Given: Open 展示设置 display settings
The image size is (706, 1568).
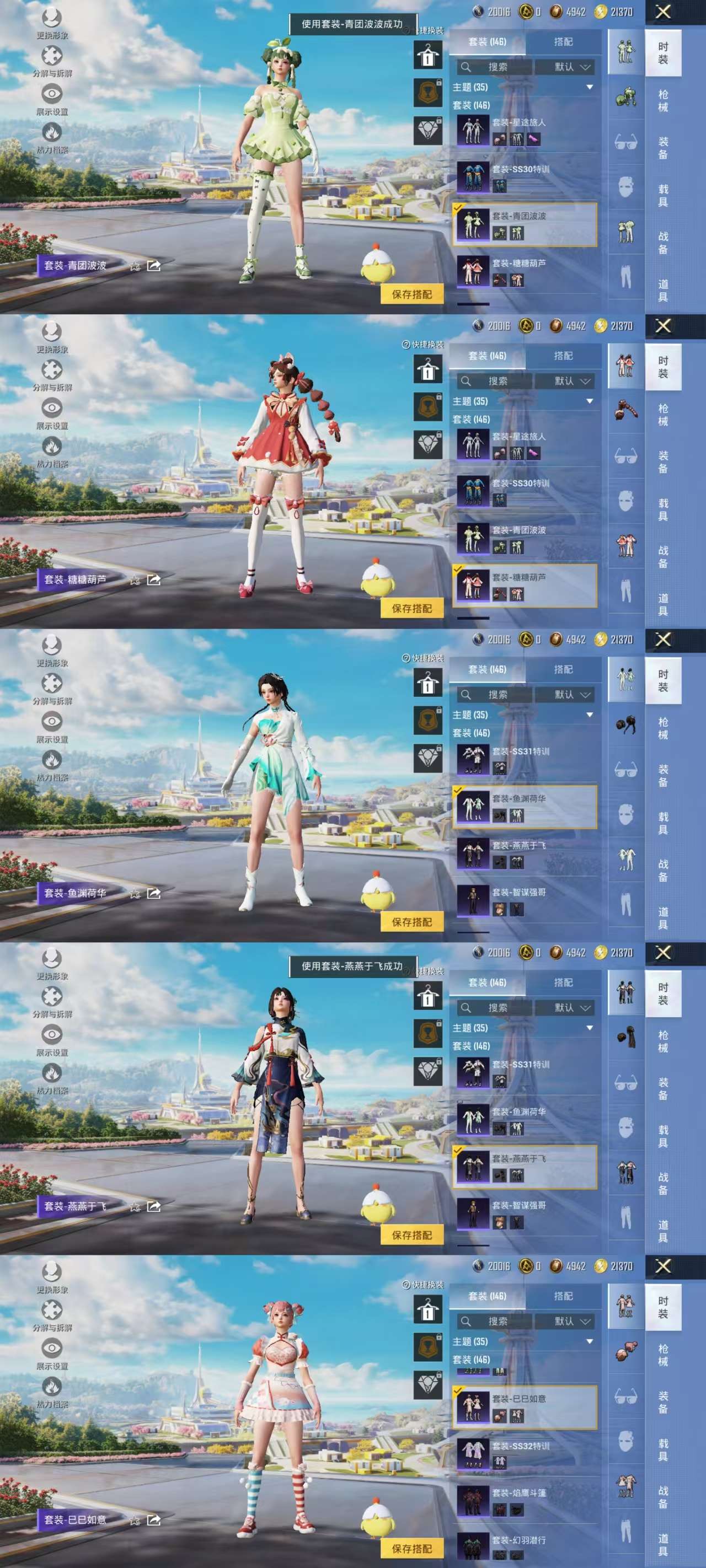Looking at the screenshot, I should 52,94.
